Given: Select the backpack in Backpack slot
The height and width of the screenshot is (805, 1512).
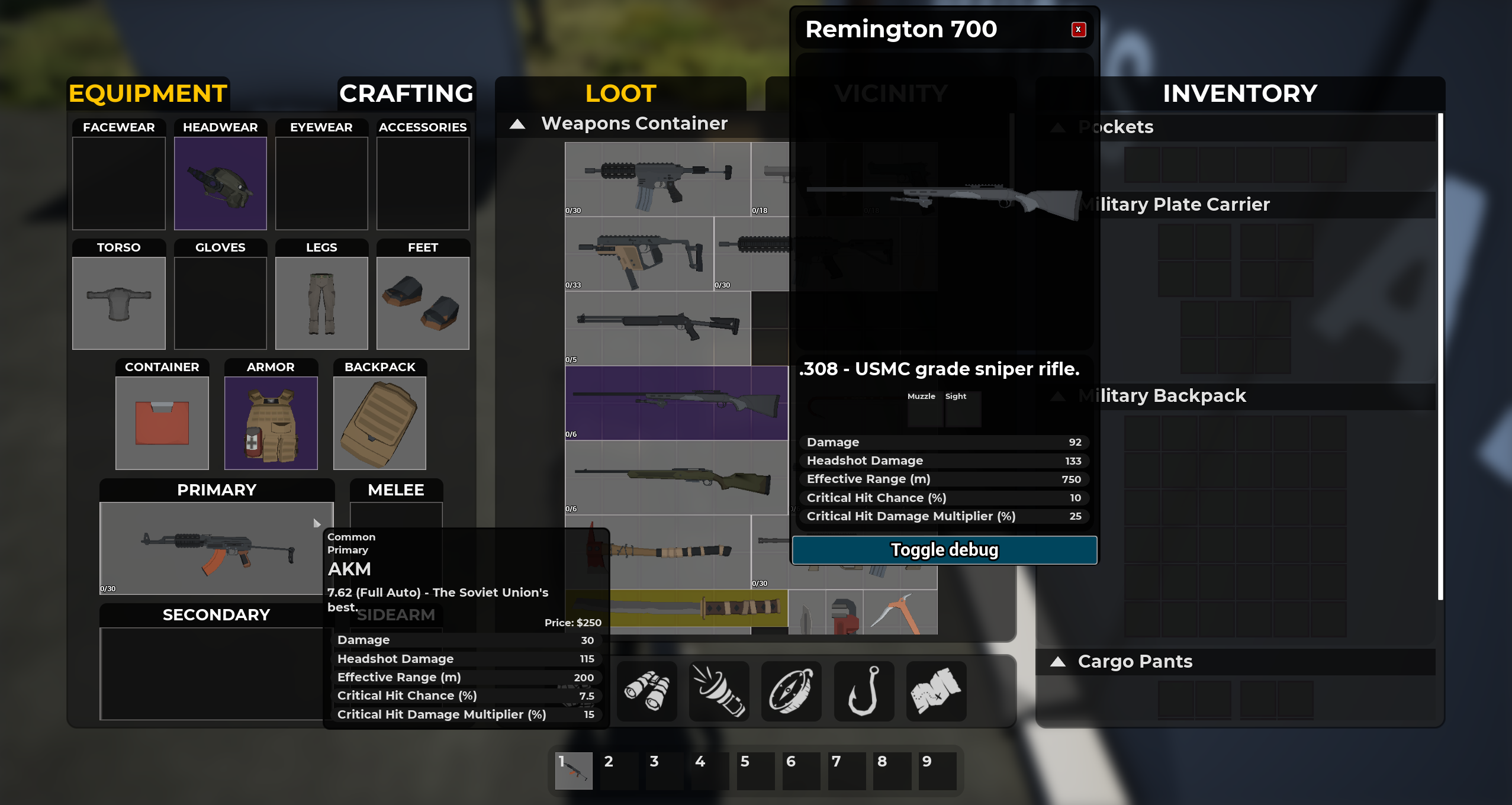Looking at the screenshot, I should (x=380, y=422).
